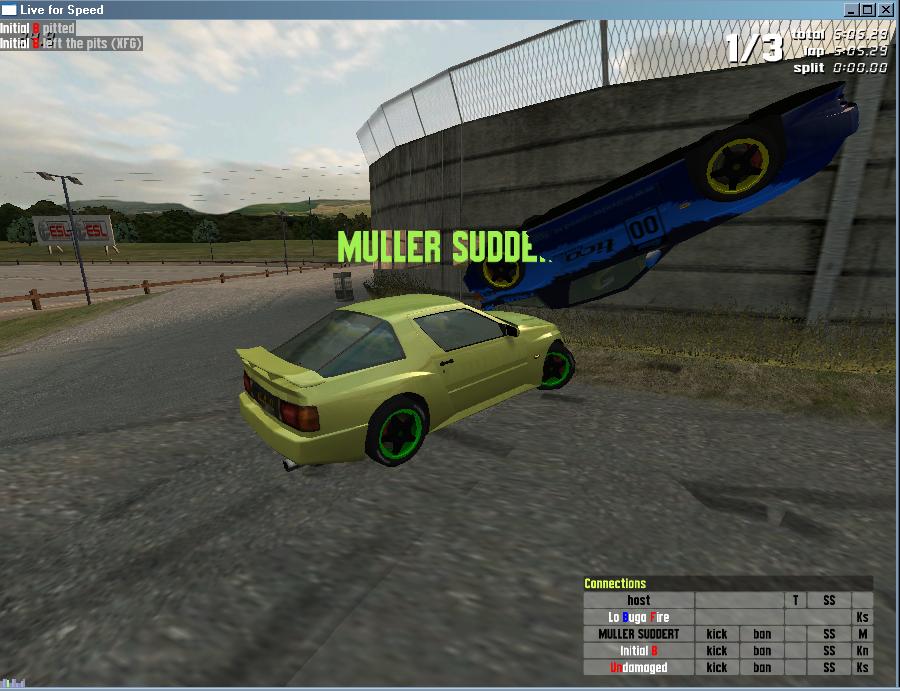Kick the Undamaged player

(x=716, y=667)
